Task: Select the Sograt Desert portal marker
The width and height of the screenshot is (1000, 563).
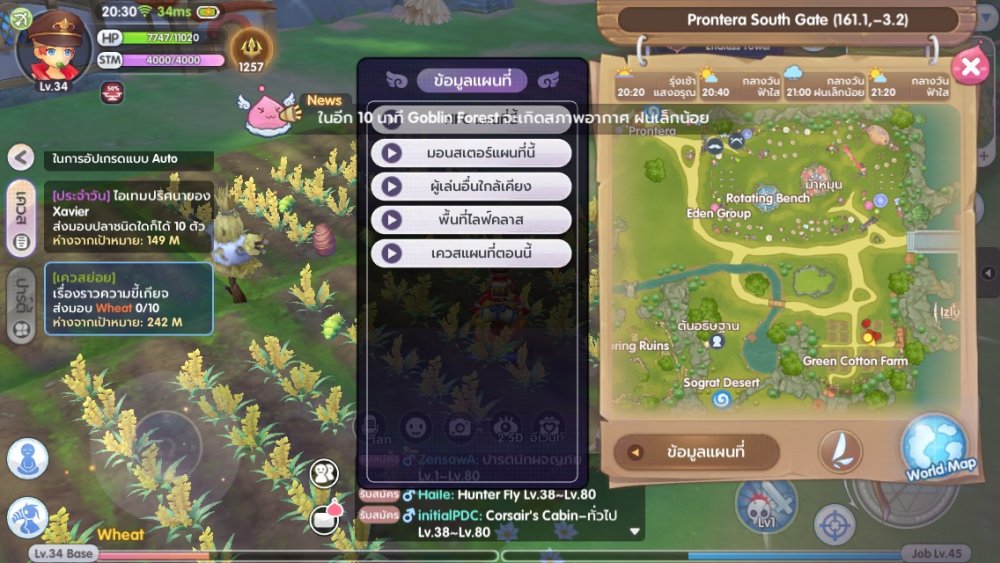Action: [x=721, y=399]
